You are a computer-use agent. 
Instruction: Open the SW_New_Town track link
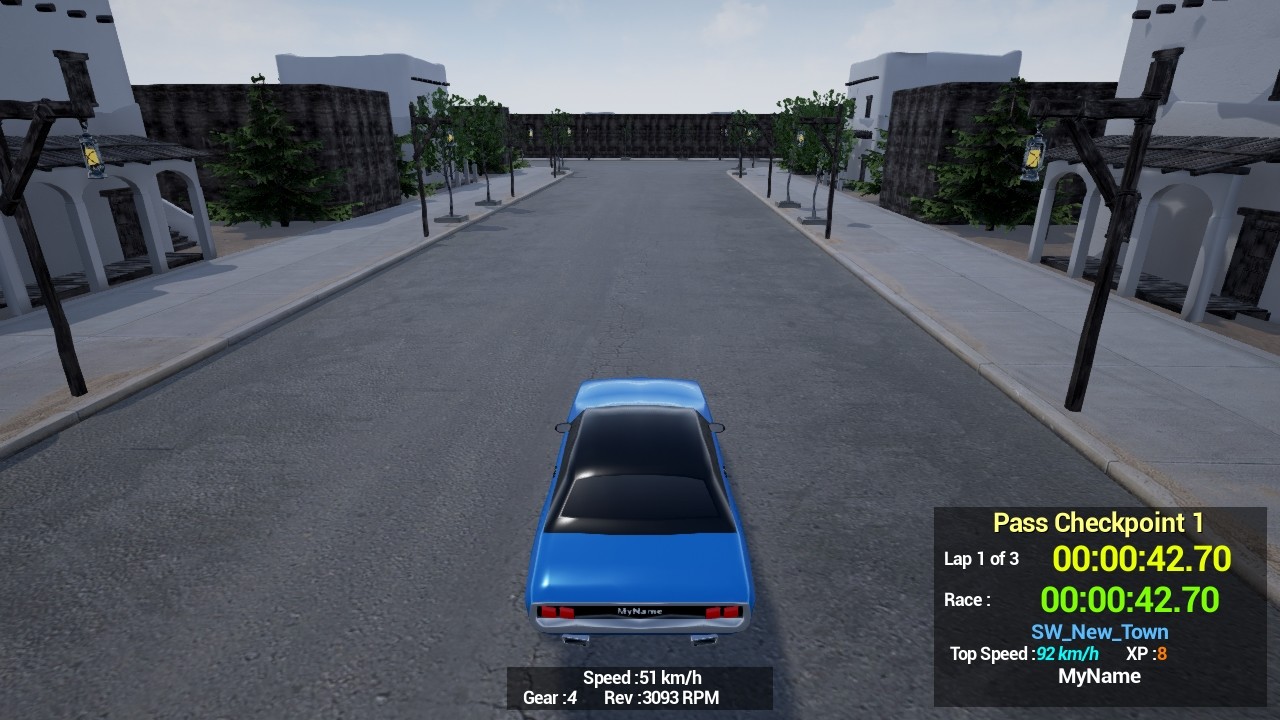(x=1098, y=631)
